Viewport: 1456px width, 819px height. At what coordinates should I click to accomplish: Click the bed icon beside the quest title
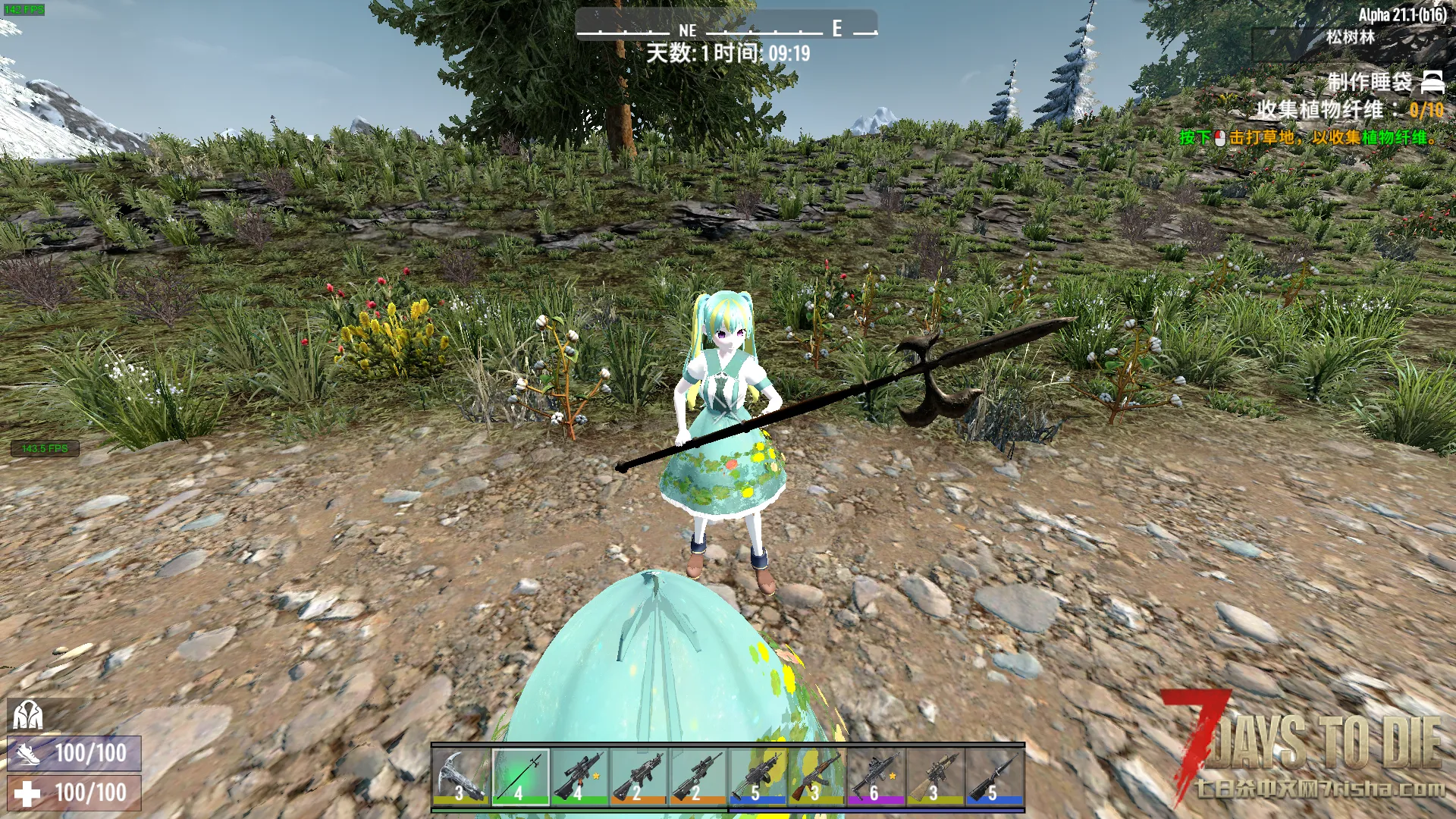1432,80
